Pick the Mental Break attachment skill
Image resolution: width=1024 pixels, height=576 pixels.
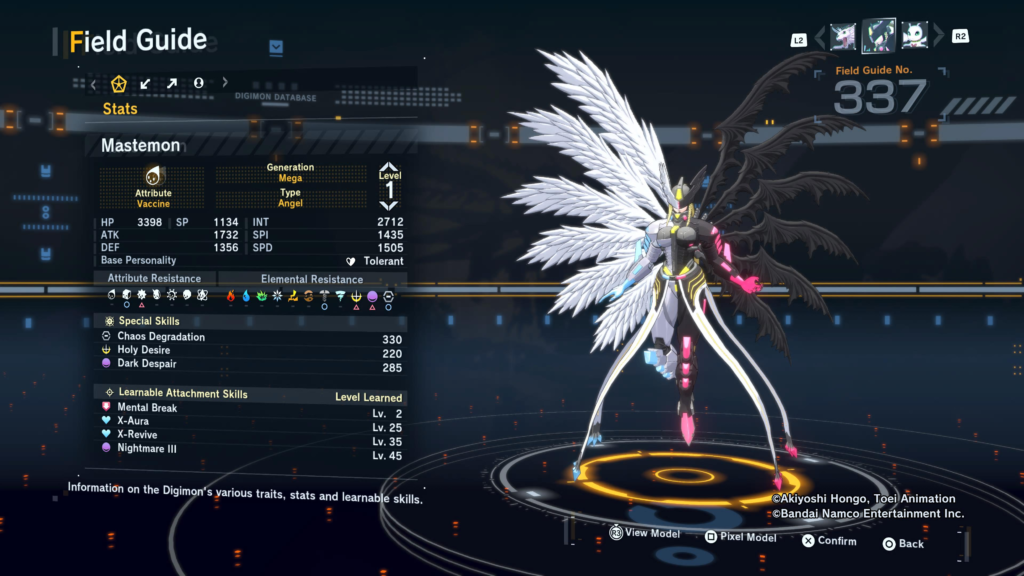click(x=148, y=408)
